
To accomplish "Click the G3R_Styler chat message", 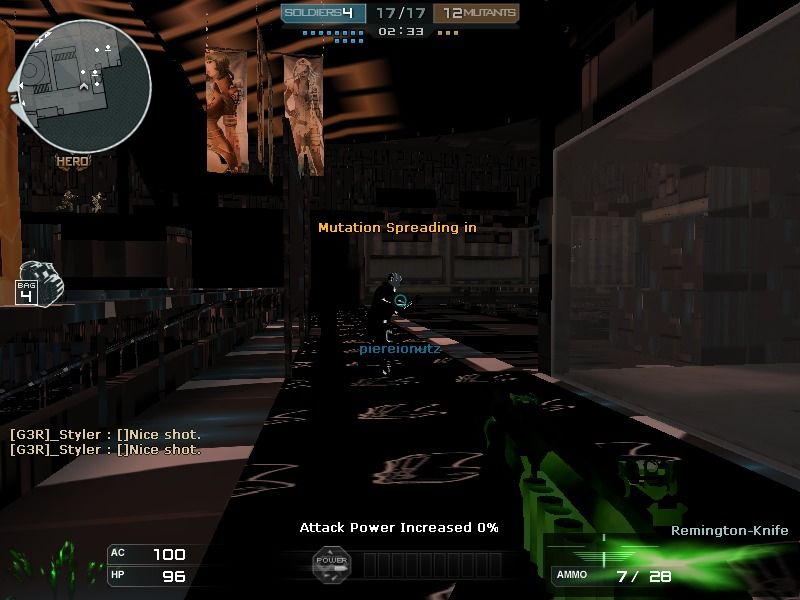I will 105,435.
